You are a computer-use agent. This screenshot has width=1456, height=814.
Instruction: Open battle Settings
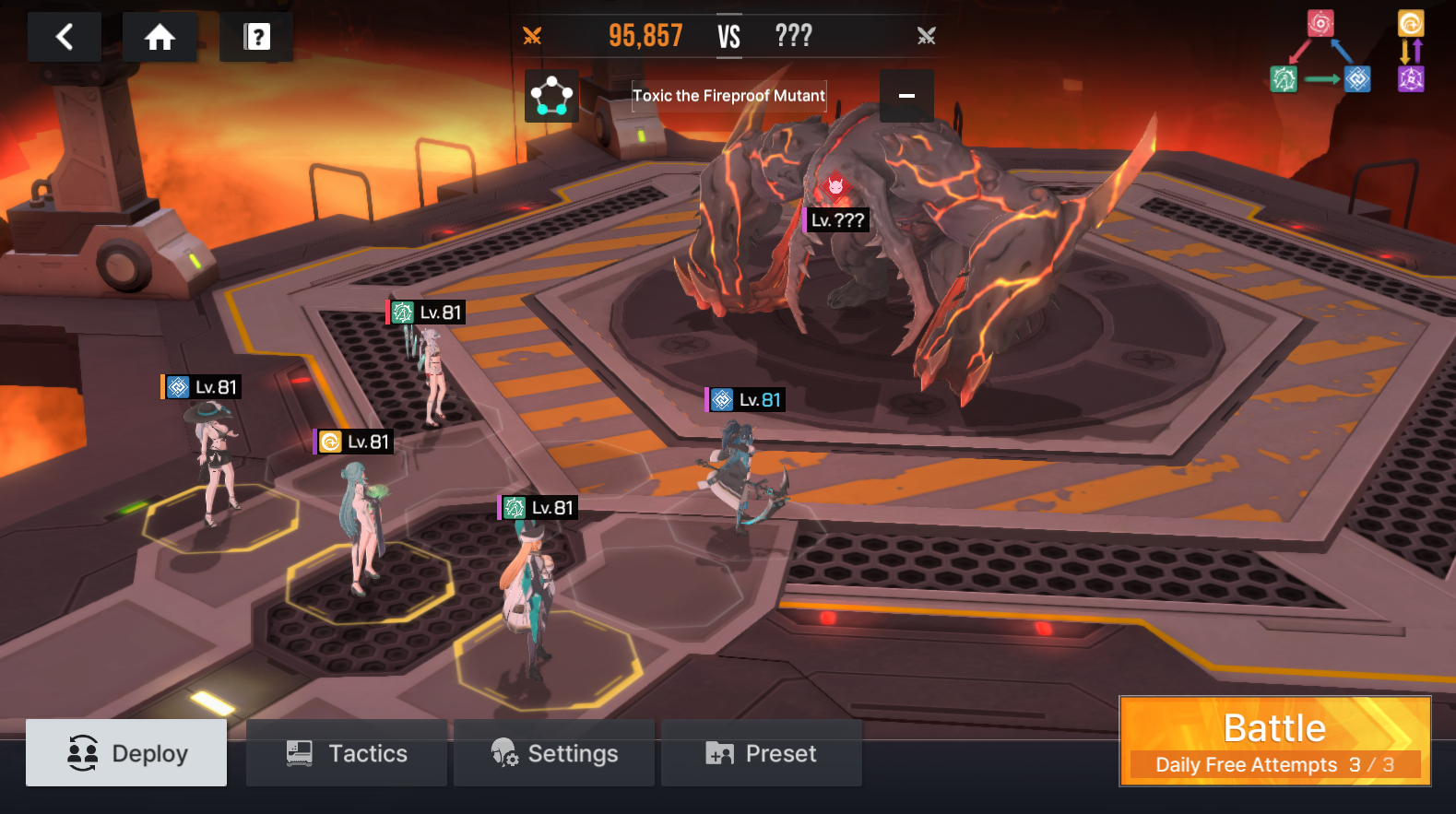coord(554,753)
